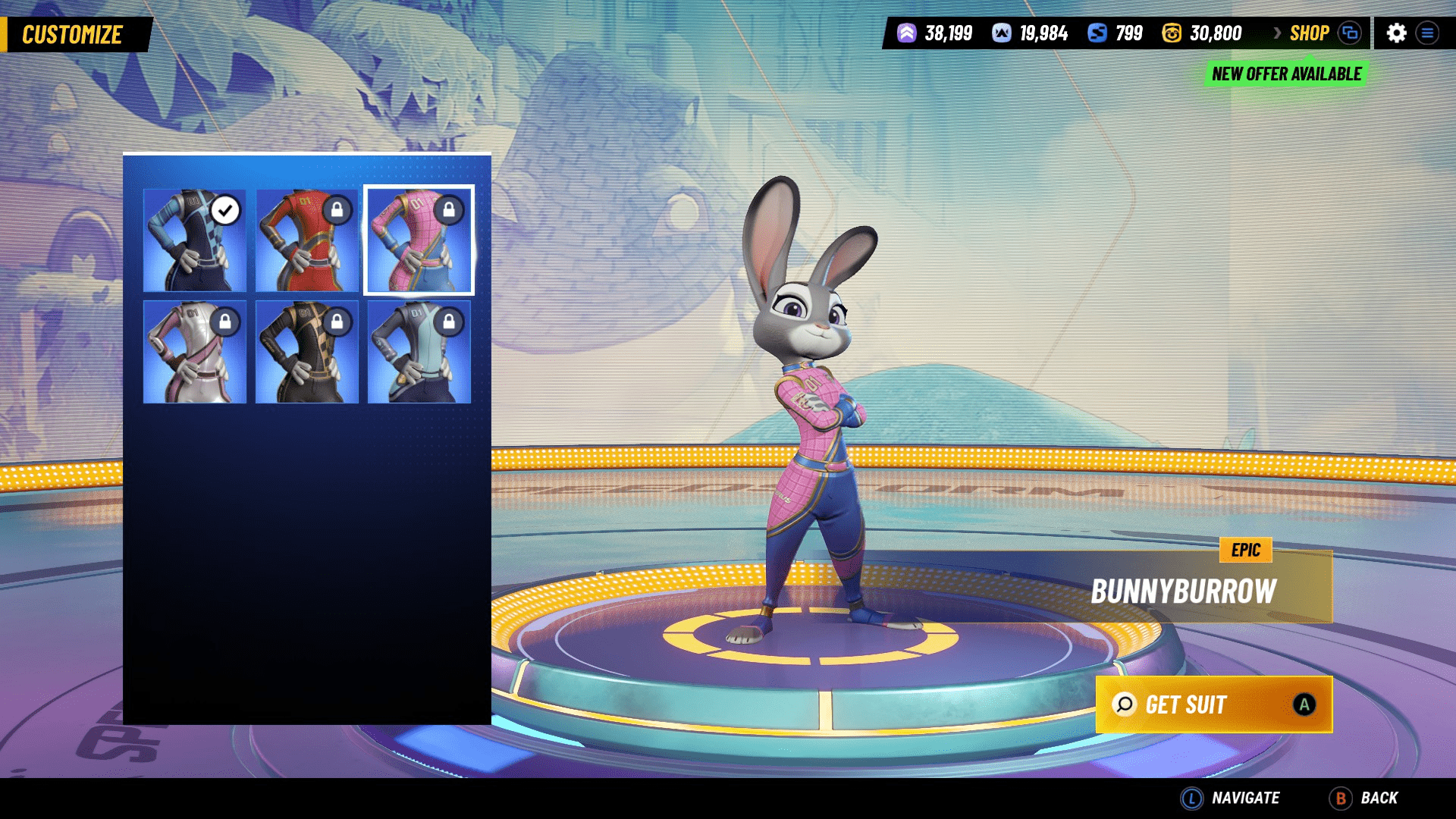
Task: View the New Offer Available notice
Action: tap(1286, 74)
